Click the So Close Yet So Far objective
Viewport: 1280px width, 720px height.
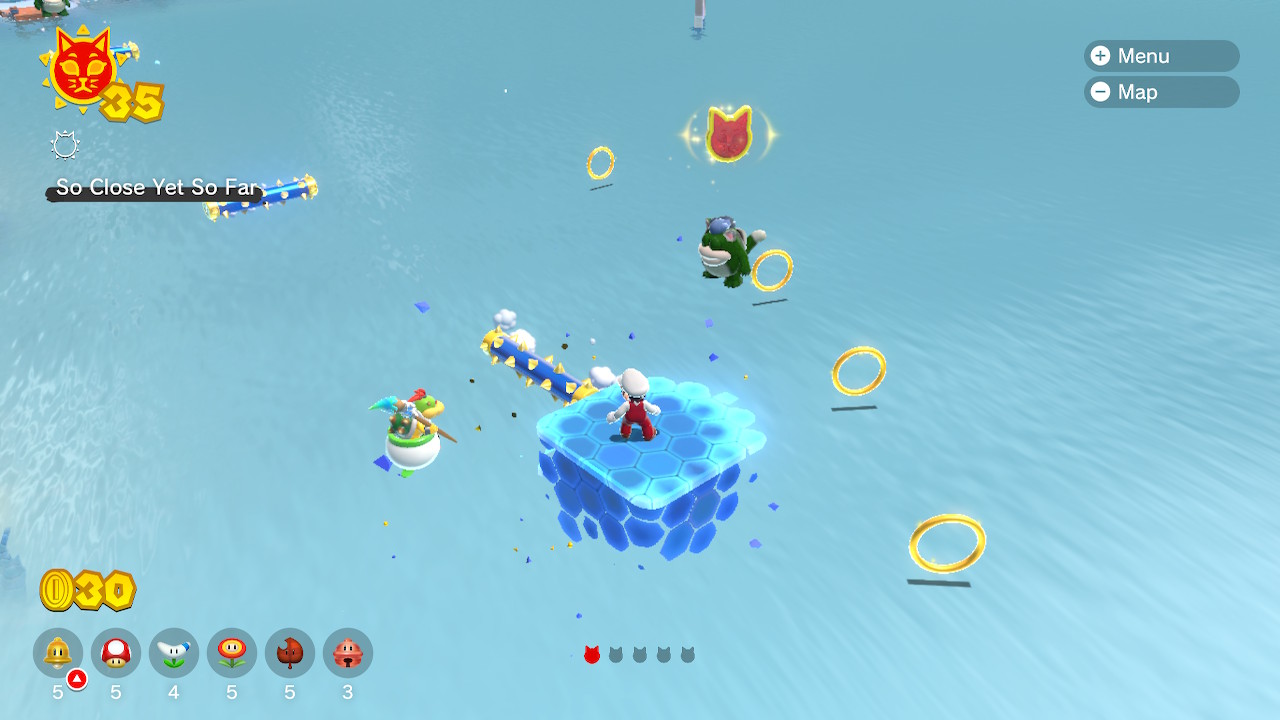pyautogui.click(x=157, y=188)
